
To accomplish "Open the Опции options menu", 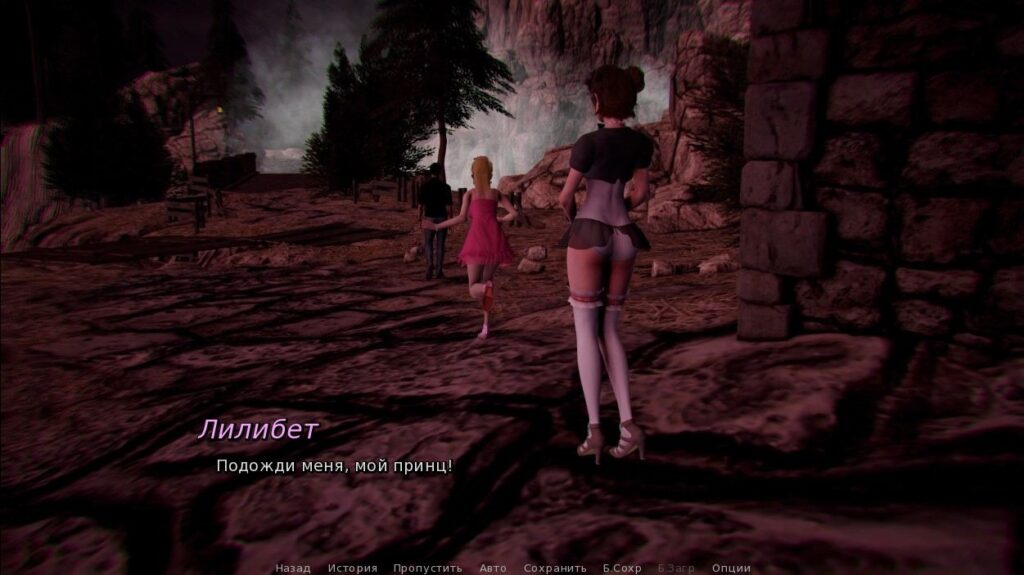I will tap(731, 568).
